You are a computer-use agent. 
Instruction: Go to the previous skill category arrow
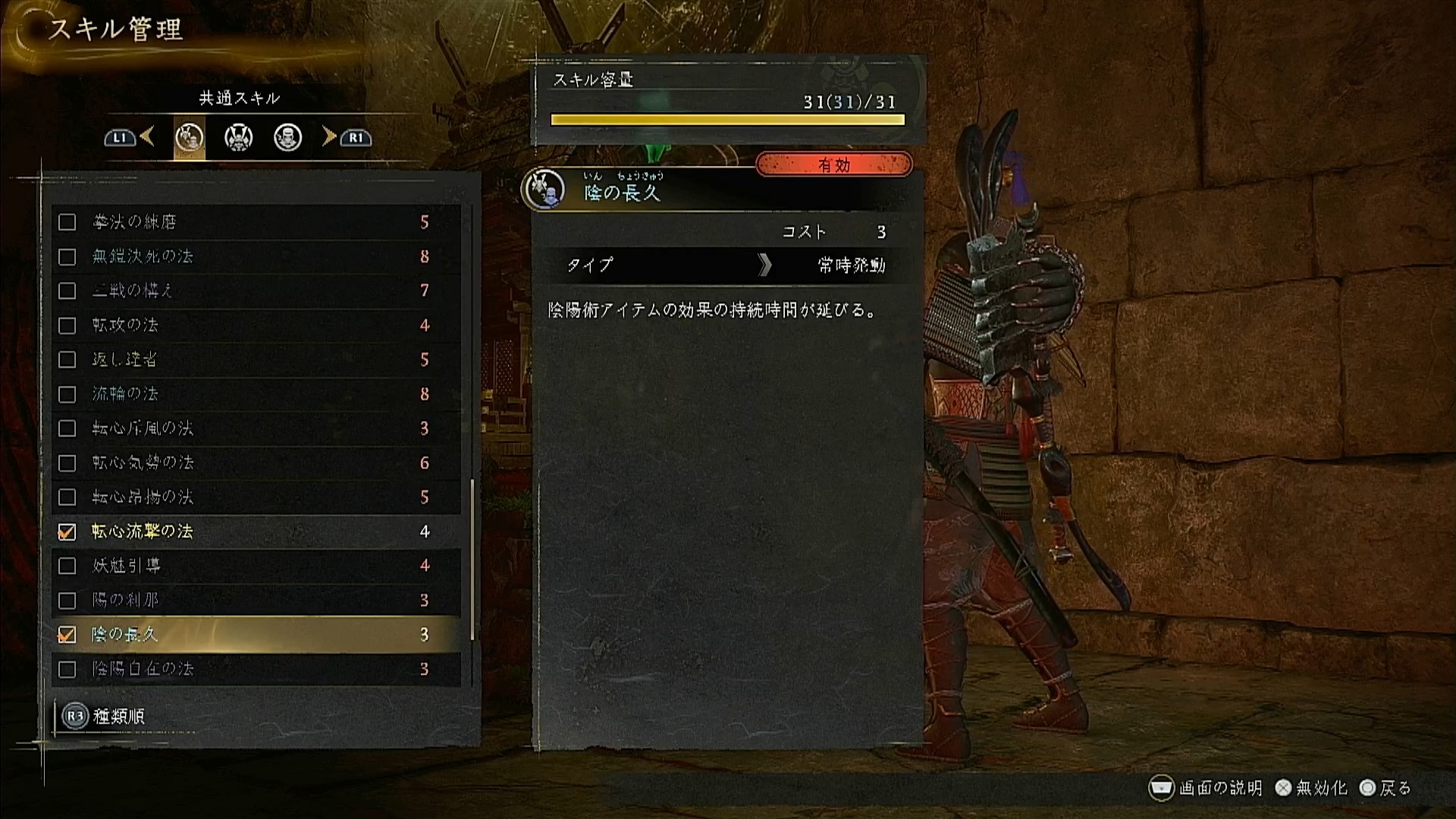pyautogui.click(x=146, y=137)
